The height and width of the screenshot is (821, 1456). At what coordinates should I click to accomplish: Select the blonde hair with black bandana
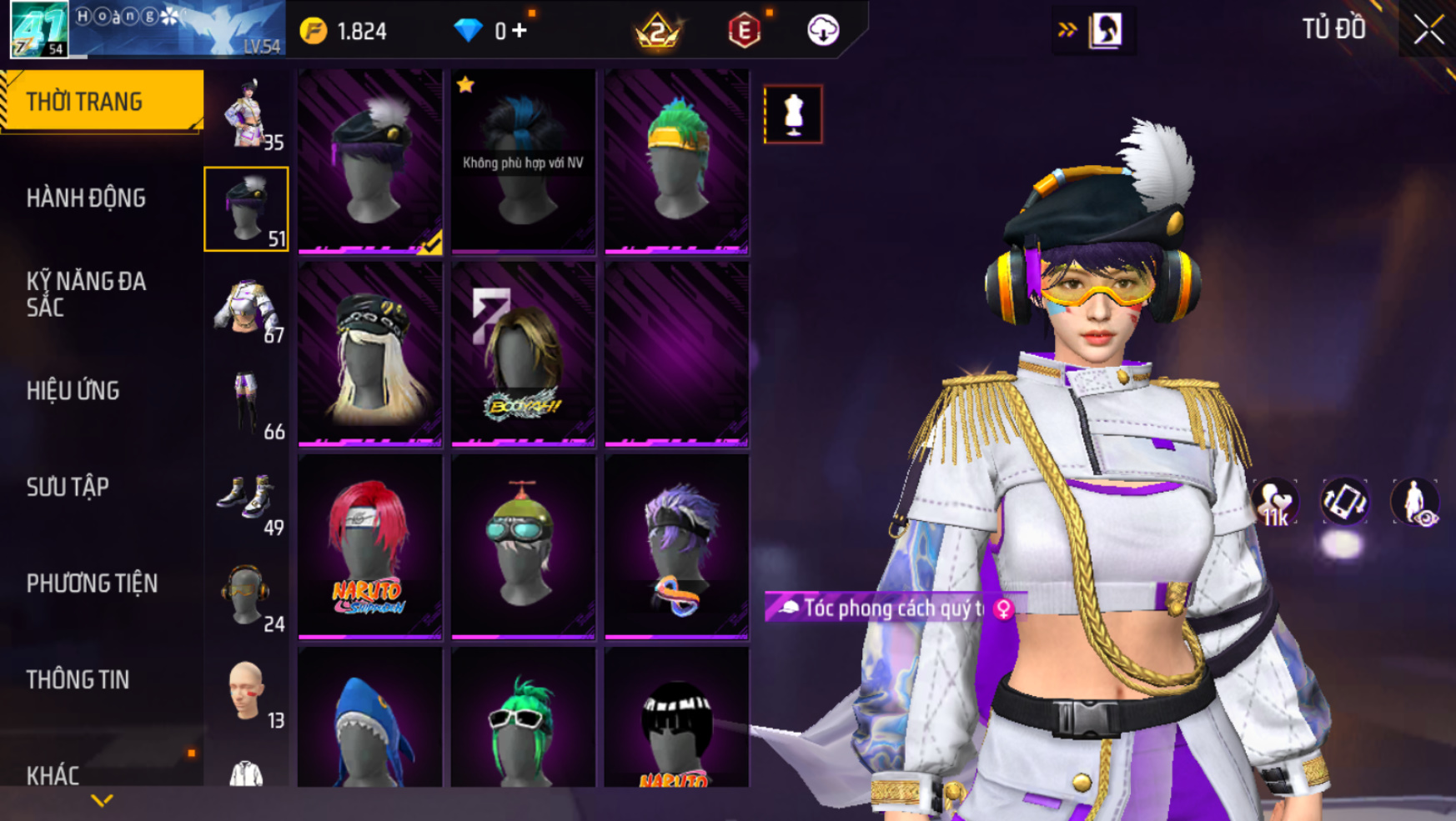click(369, 354)
